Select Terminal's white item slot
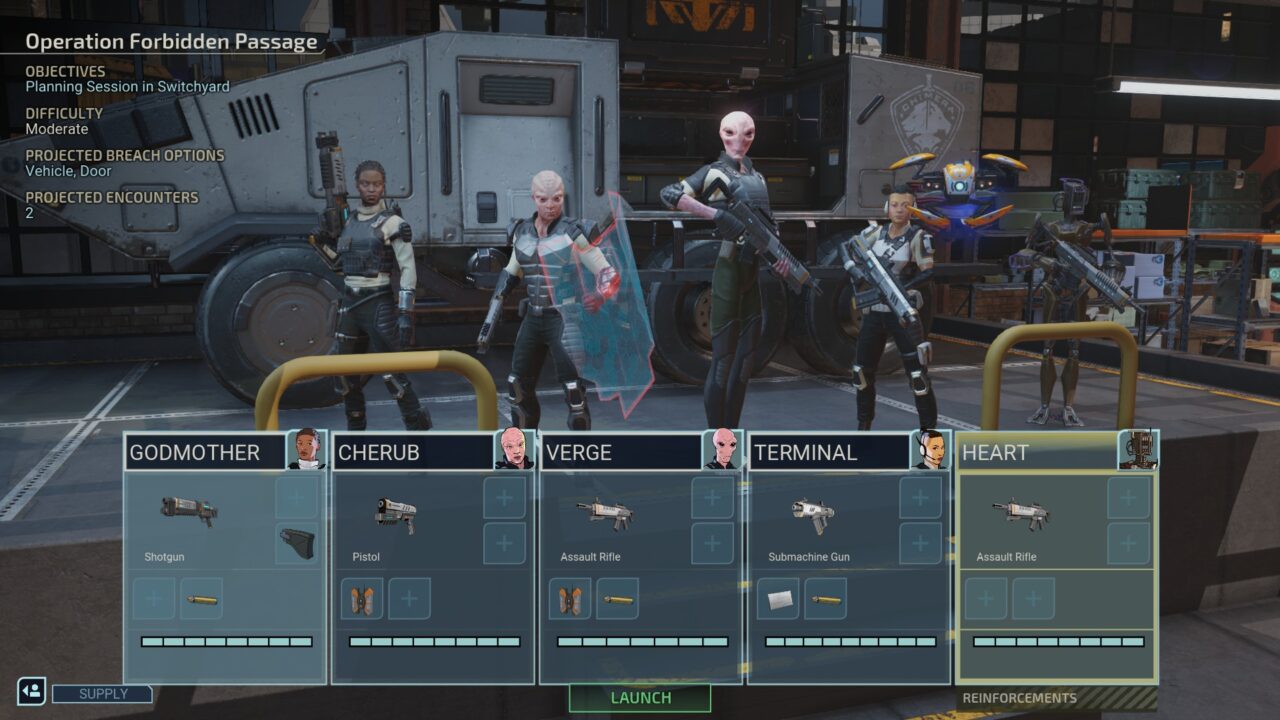Image resolution: width=1280 pixels, height=720 pixels. coord(778,599)
